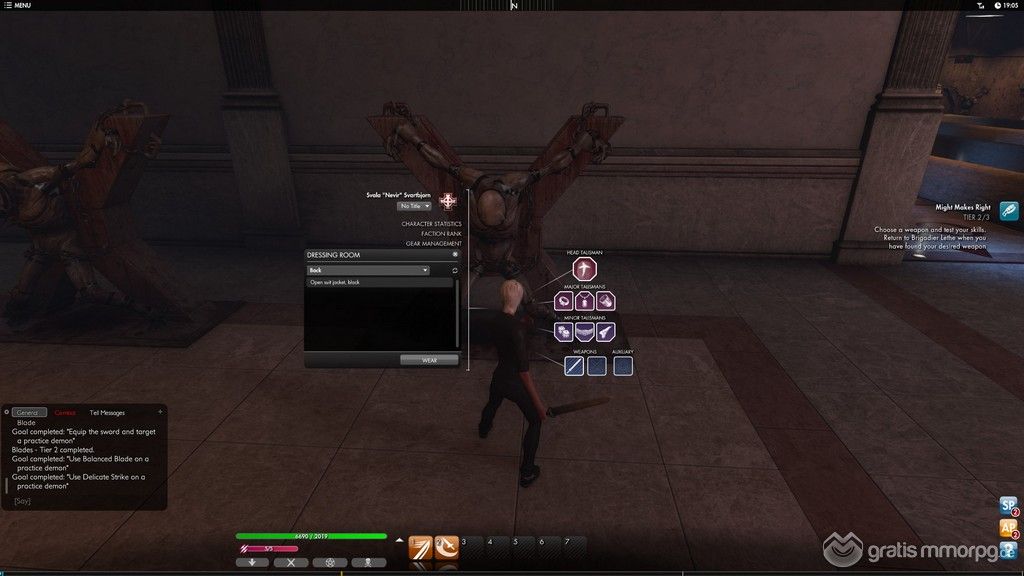1024x576 pixels.
Task: Refresh the Dressing Room clothing list
Action: (x=455, y=270)
